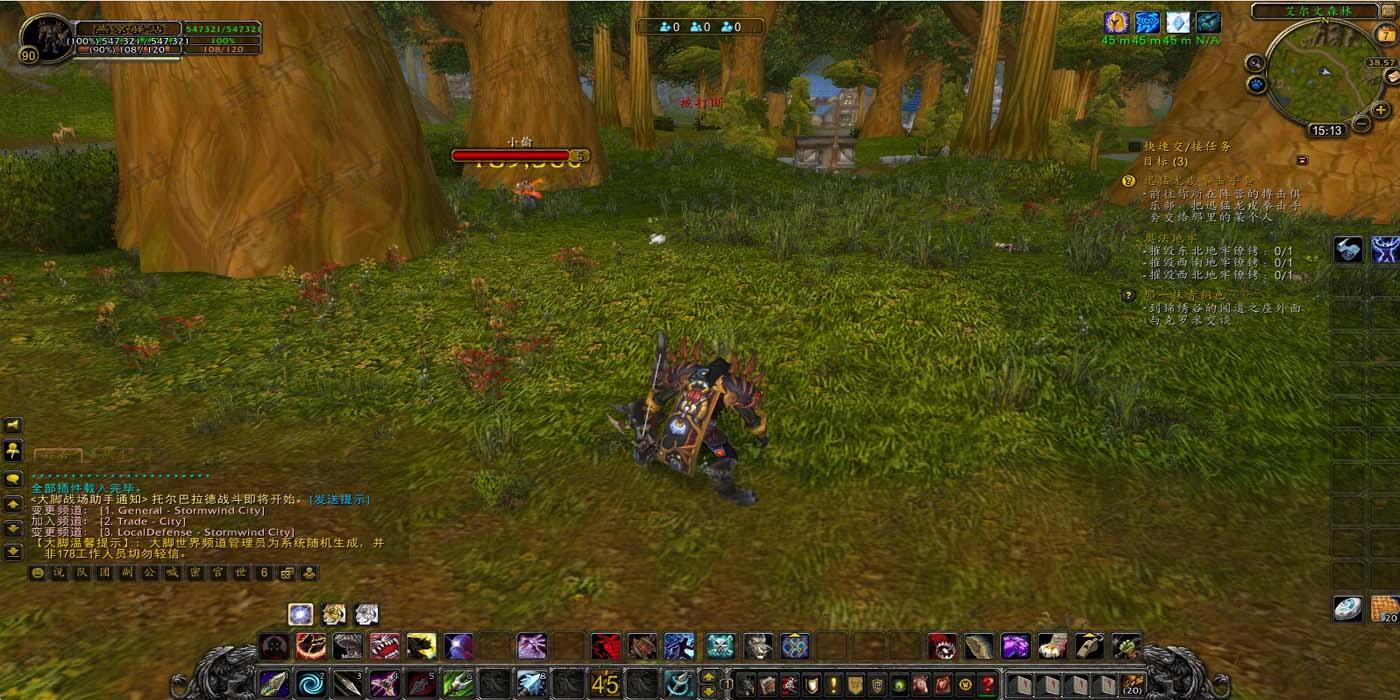Click the player portrait frame
The width and height of the screenshot is (1400, 700).
tap(44, 38)
